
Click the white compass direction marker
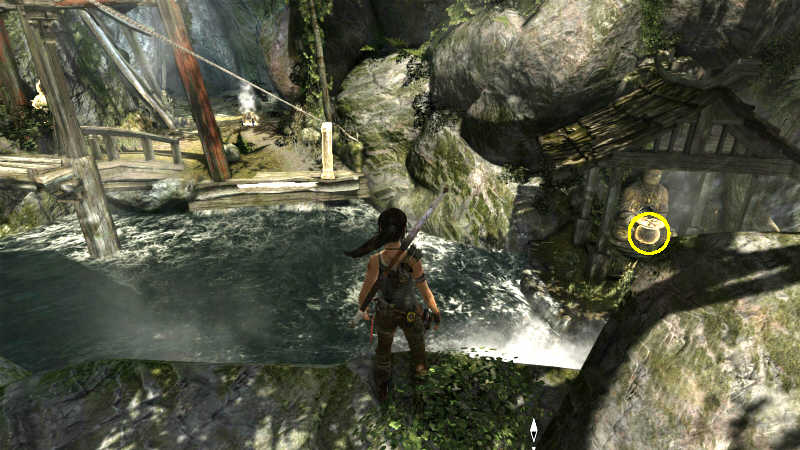534,431
